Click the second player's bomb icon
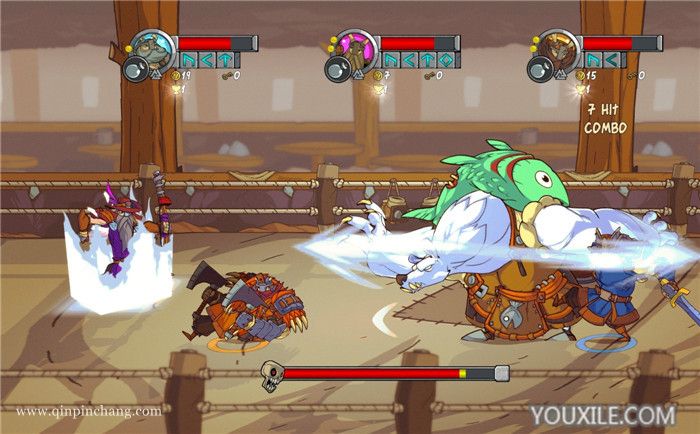The image size is (700, 434). tap(337, 68)
